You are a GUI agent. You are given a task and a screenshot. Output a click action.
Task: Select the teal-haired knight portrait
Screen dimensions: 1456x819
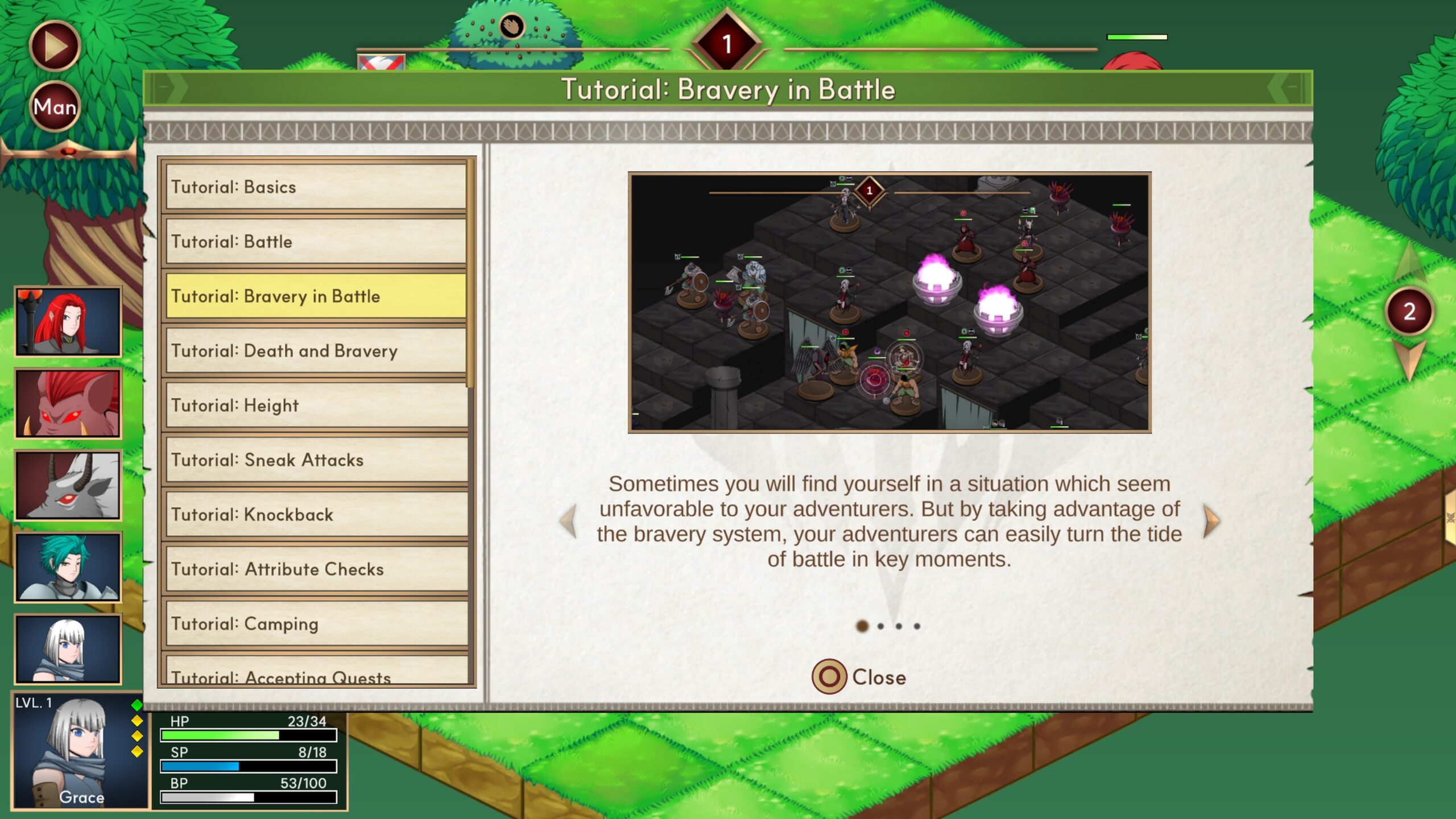point(68,568)
